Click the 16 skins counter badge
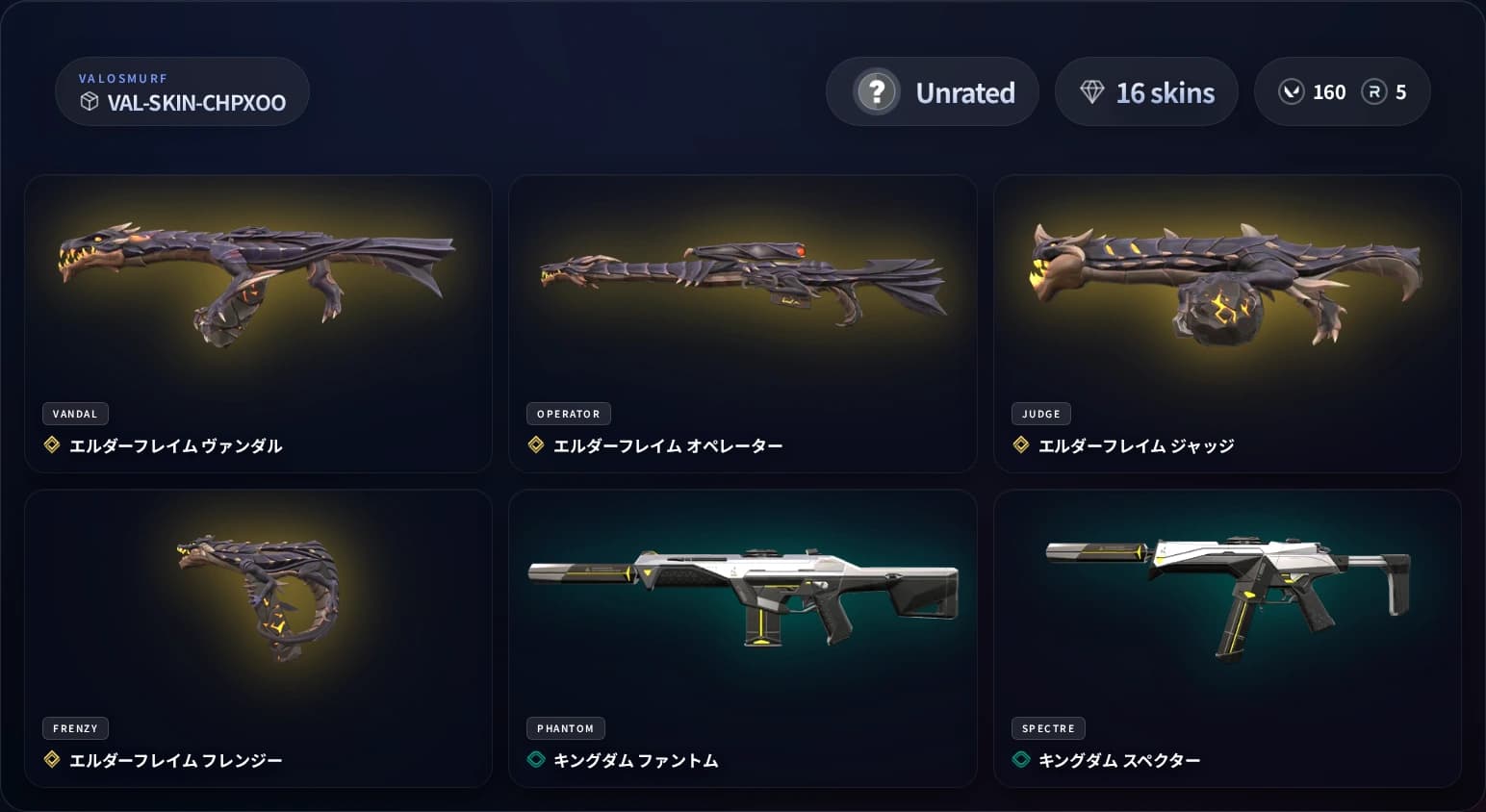 1146,91
